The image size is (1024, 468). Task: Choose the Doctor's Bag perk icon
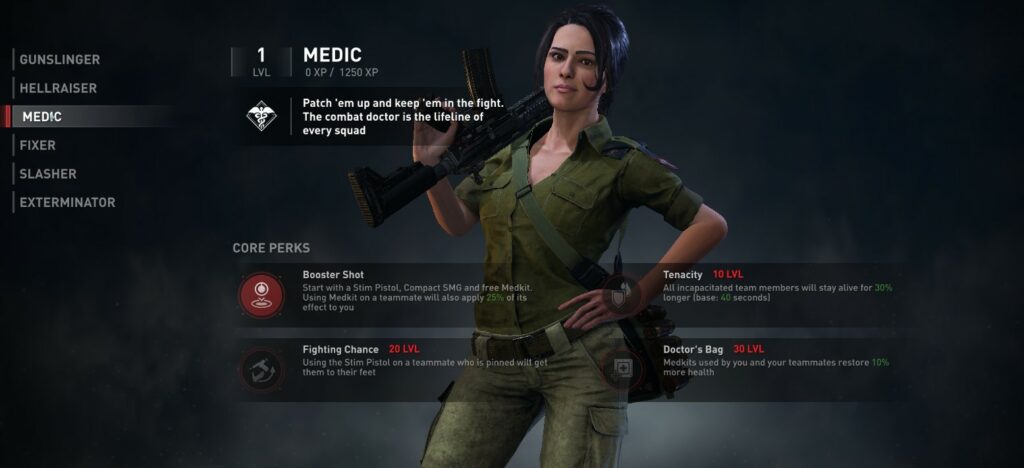pos(620,369)
